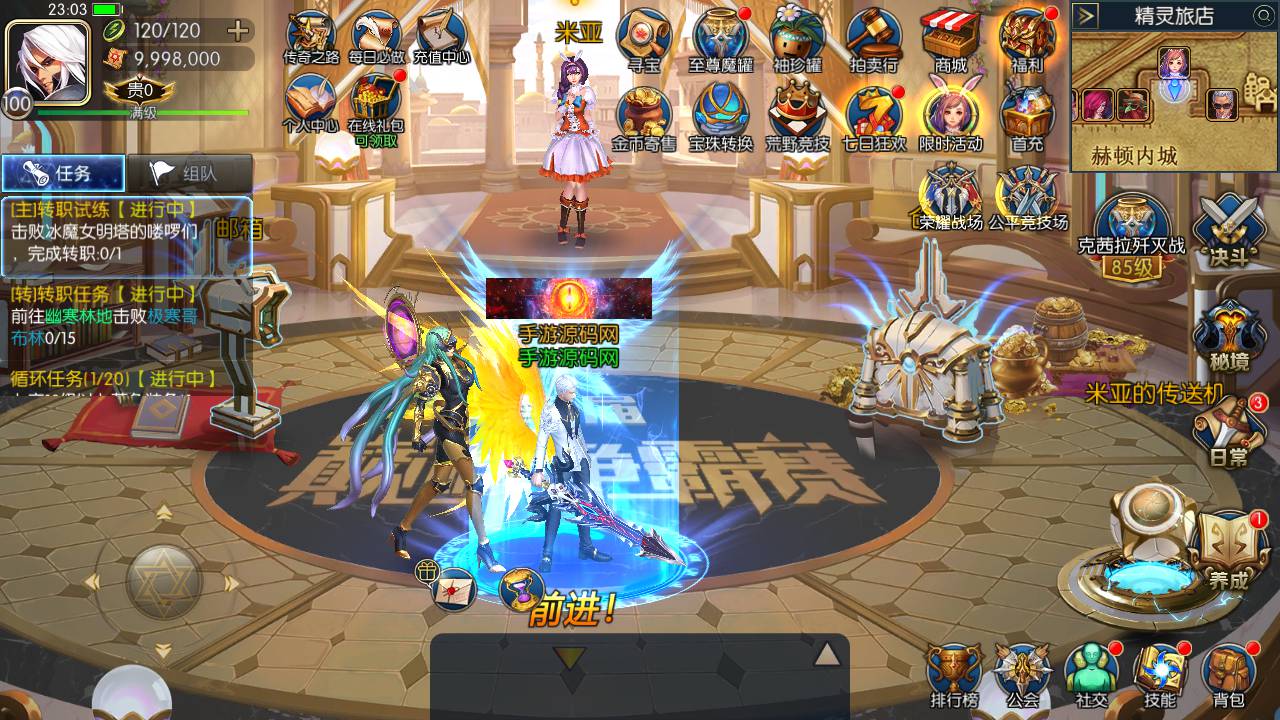The image size is (1280, 720).
Task: Open the 技能 skills menu
Action: pos(1160,675)
